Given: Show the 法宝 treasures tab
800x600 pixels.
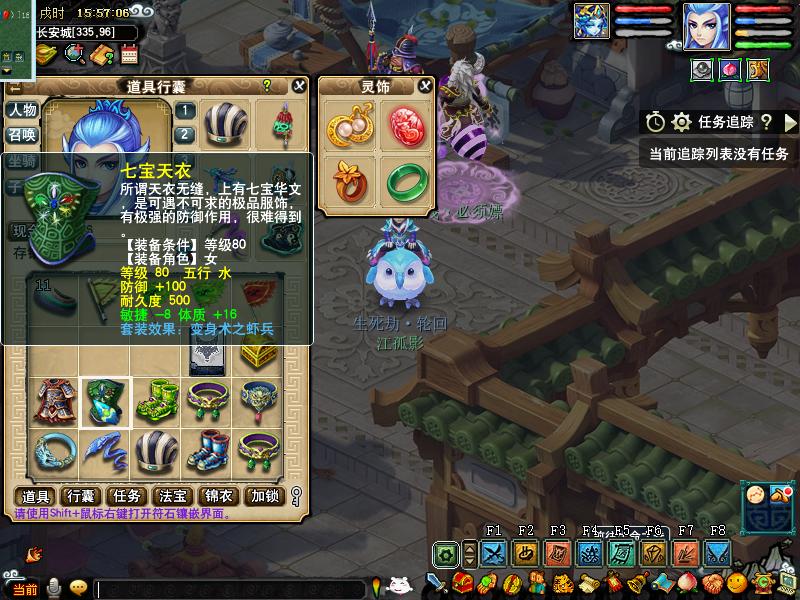Looking at the screenshot, I should click(x=173, y=496).
